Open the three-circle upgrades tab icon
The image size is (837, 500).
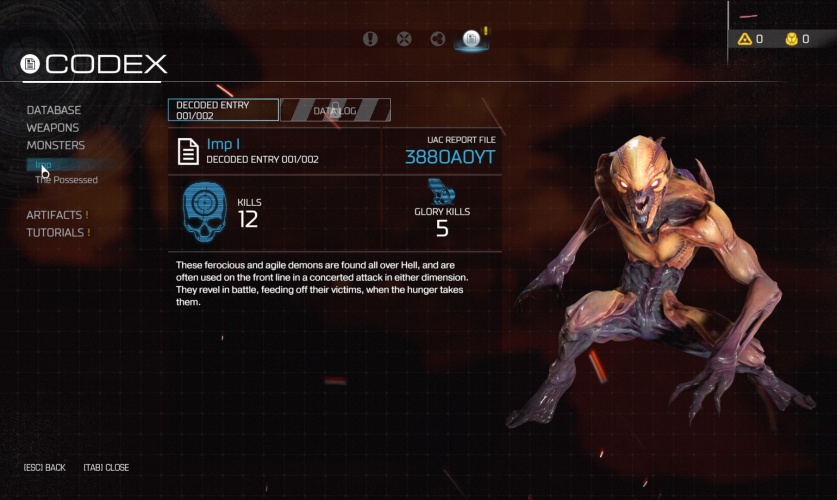[x=437, y=39]
